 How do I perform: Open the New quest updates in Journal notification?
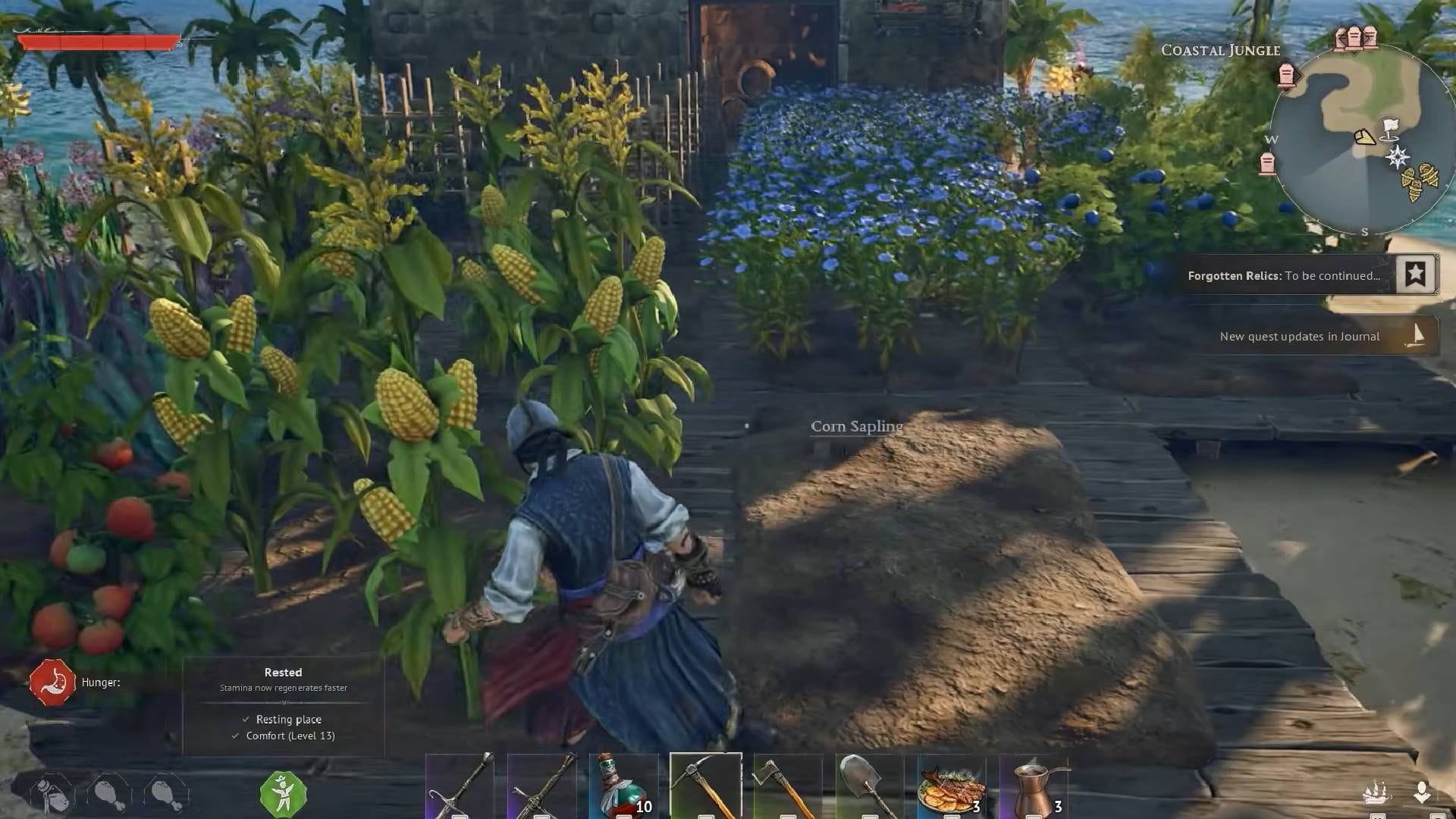pos(1299,336)
